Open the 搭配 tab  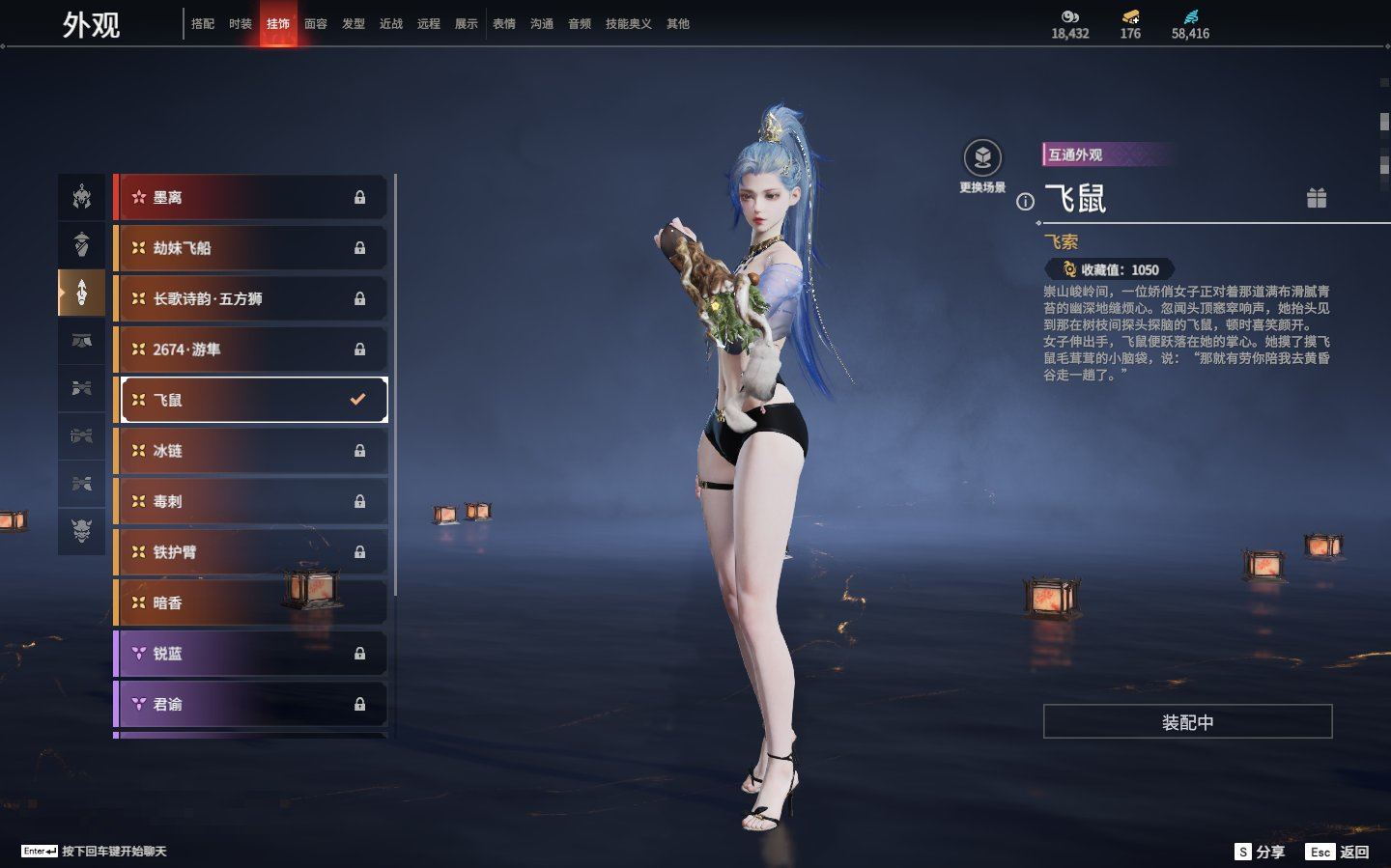click(x=203, y=24)
